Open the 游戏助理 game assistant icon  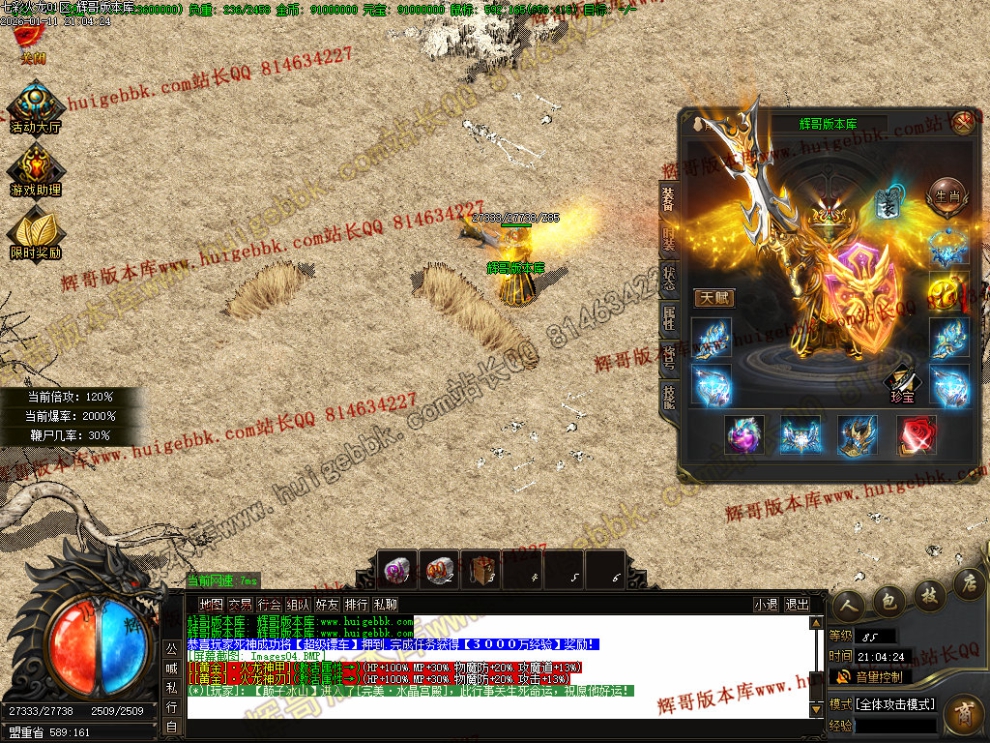pyautogui.click(x=36, y=168)
